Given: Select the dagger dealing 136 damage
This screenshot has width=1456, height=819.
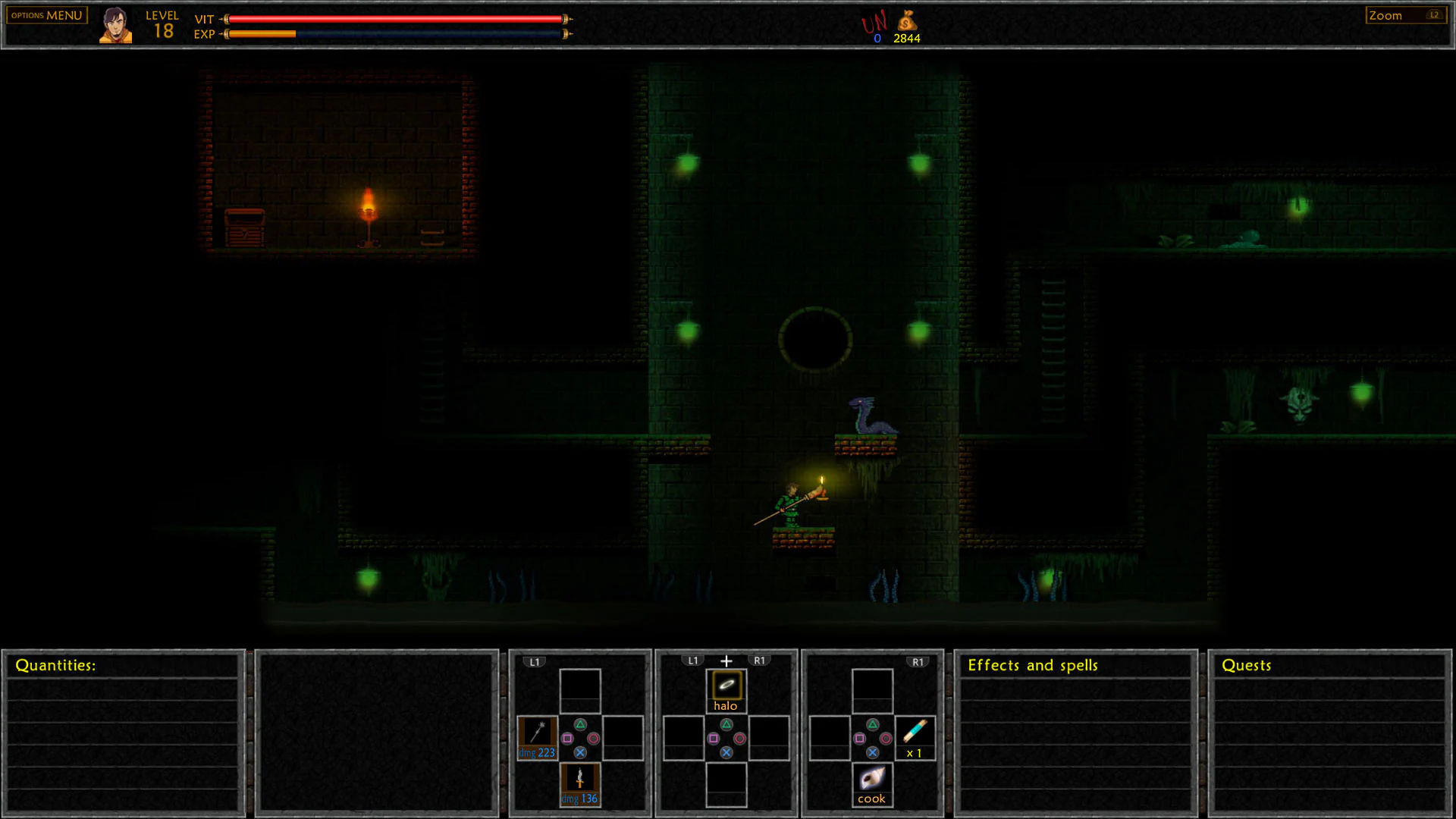Looking at the screenshot, I should pos(580,782).
